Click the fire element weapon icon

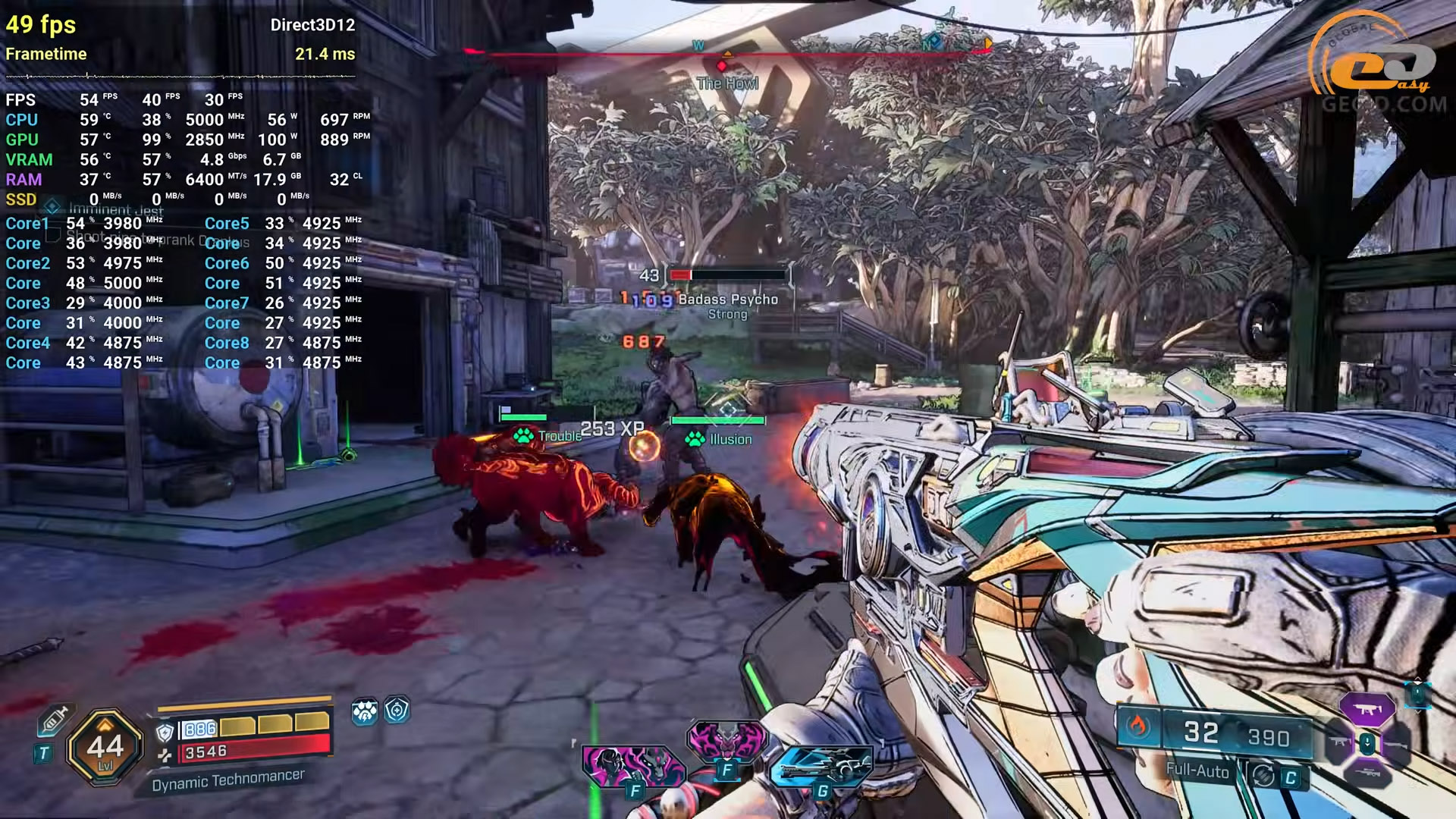1137,726
